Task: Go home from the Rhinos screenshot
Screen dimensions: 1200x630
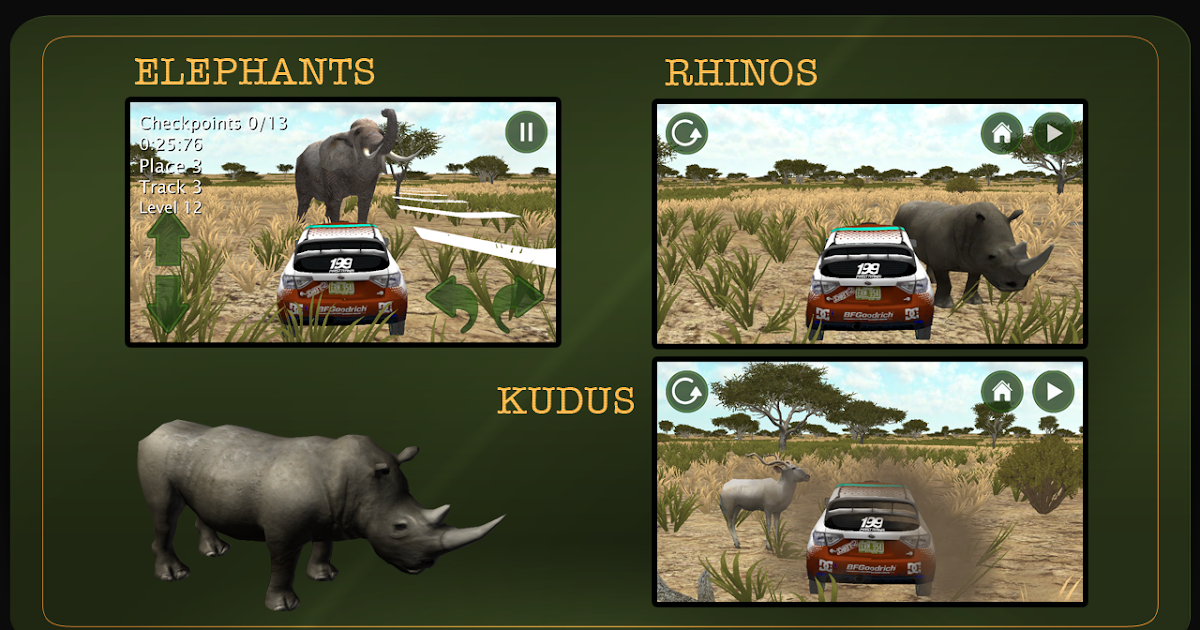Action: tap(1001, 133)
